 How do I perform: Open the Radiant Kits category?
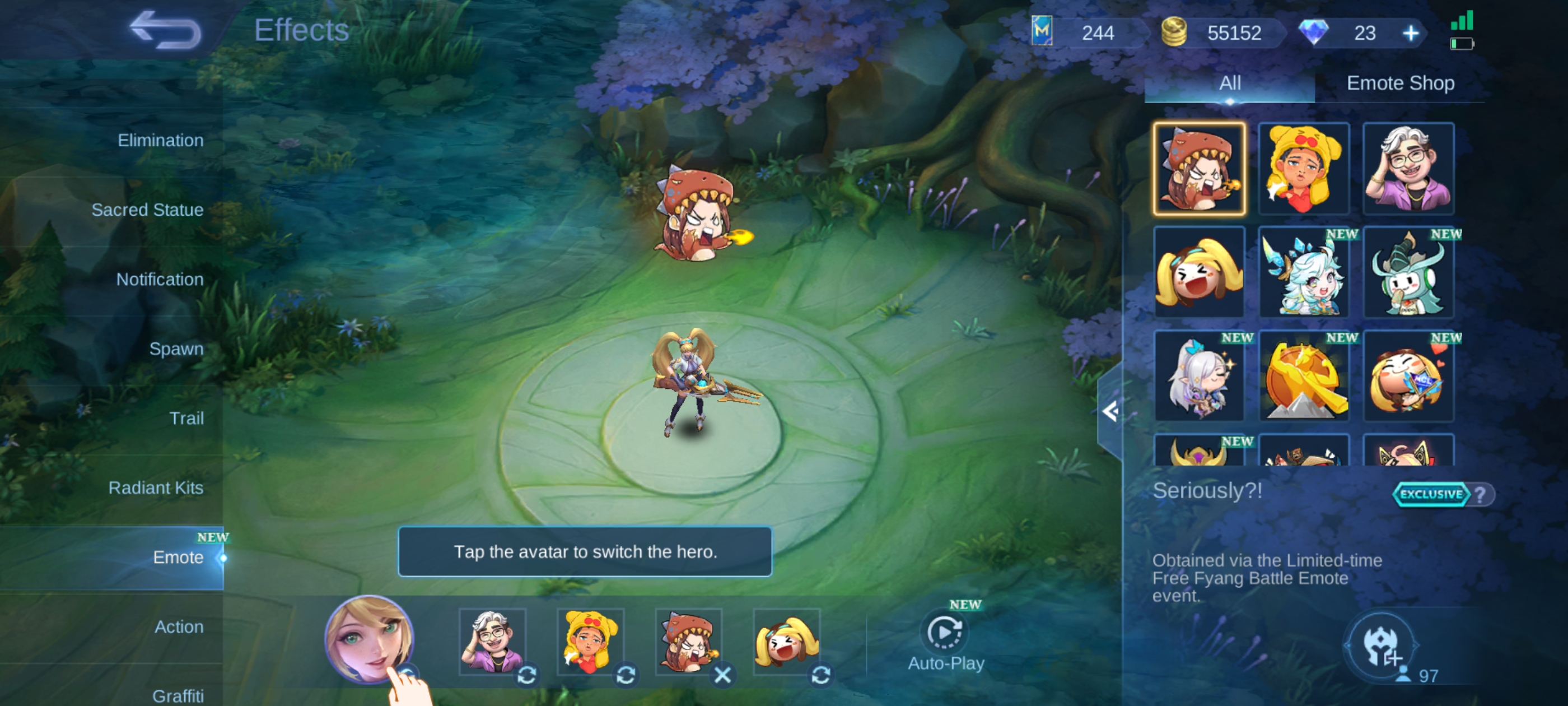coord(156,487)
